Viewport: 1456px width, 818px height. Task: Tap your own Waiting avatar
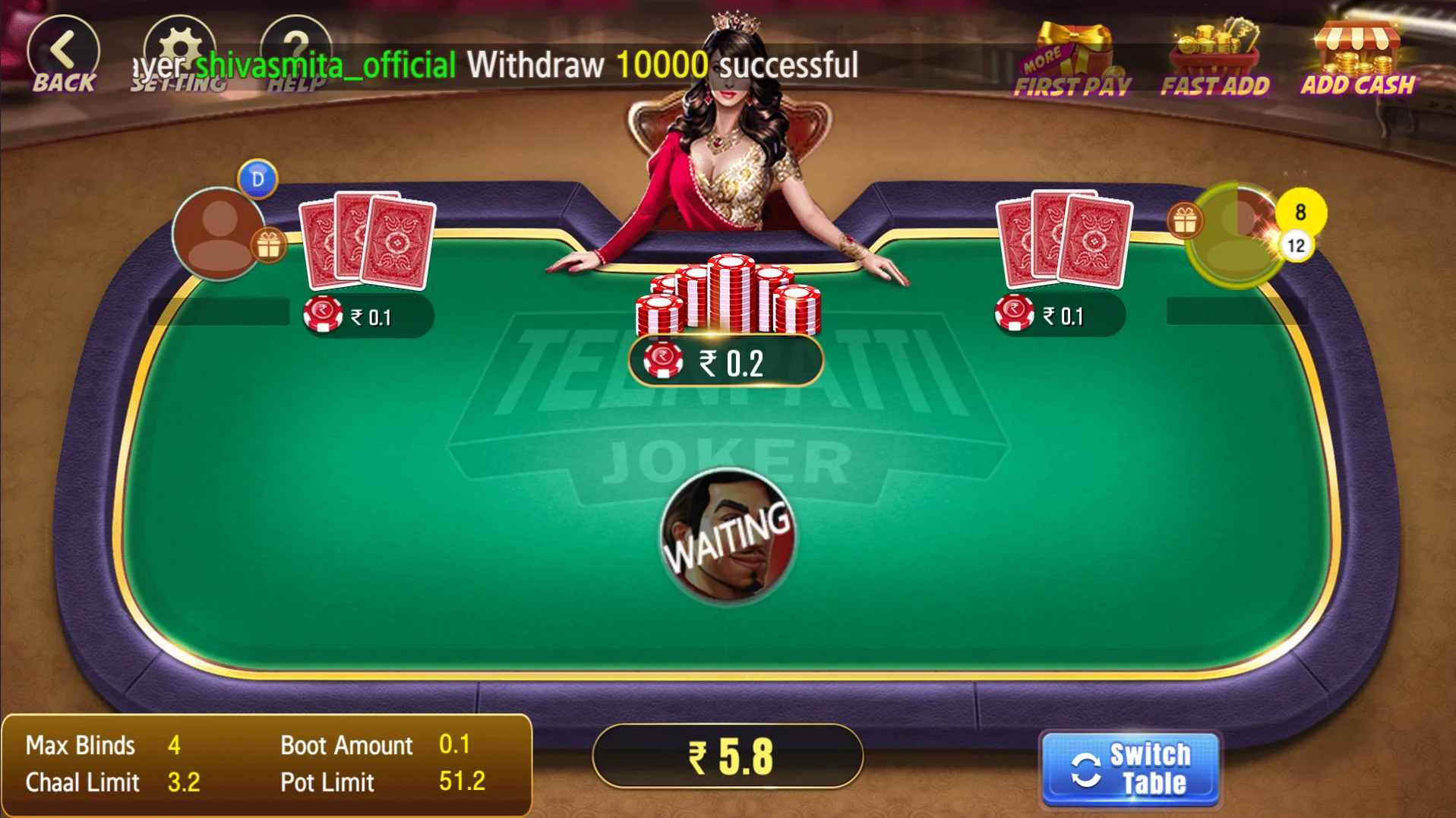click(x=728, y=536)
